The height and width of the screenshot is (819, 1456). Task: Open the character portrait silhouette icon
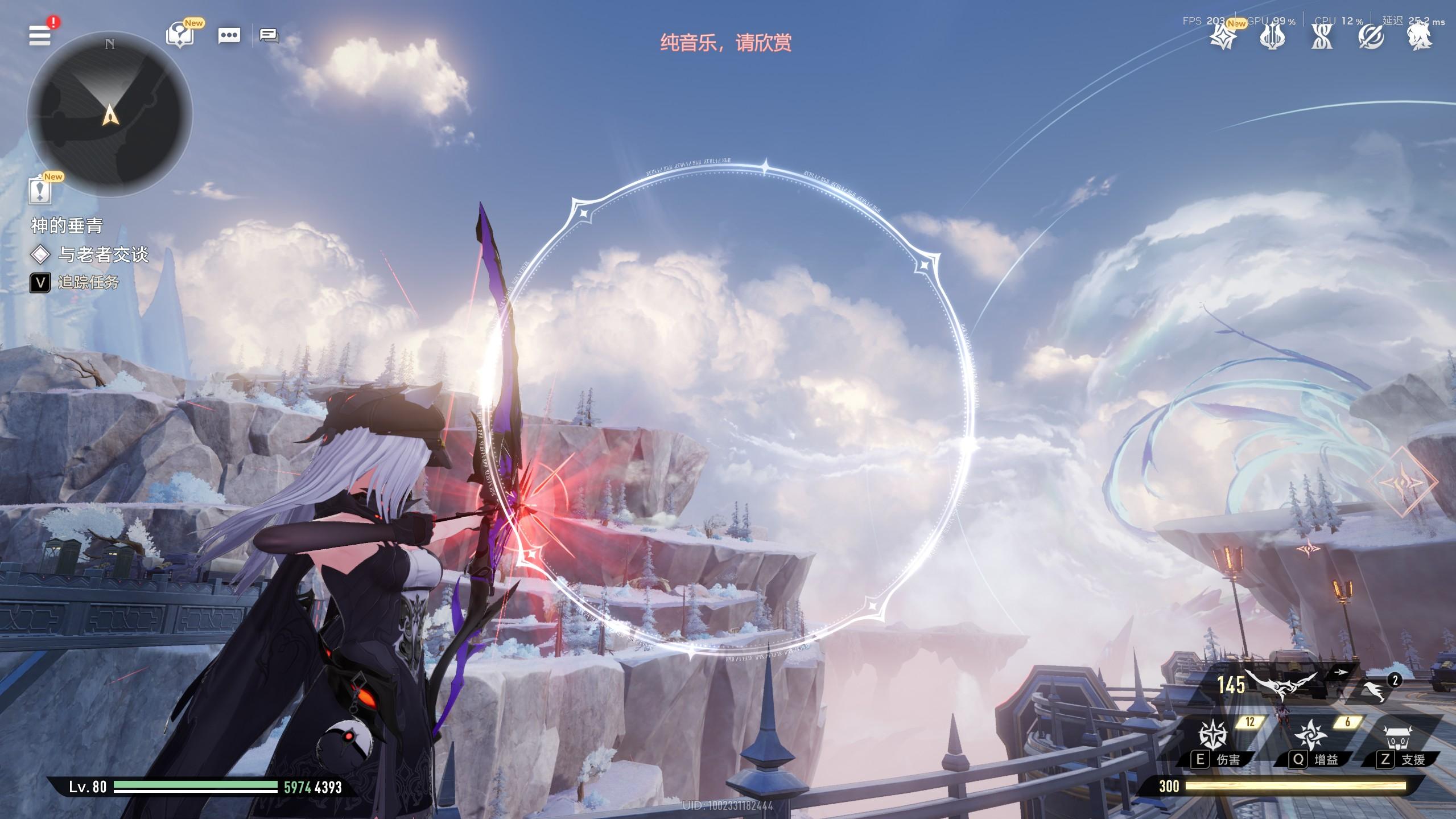point(1420,38)
